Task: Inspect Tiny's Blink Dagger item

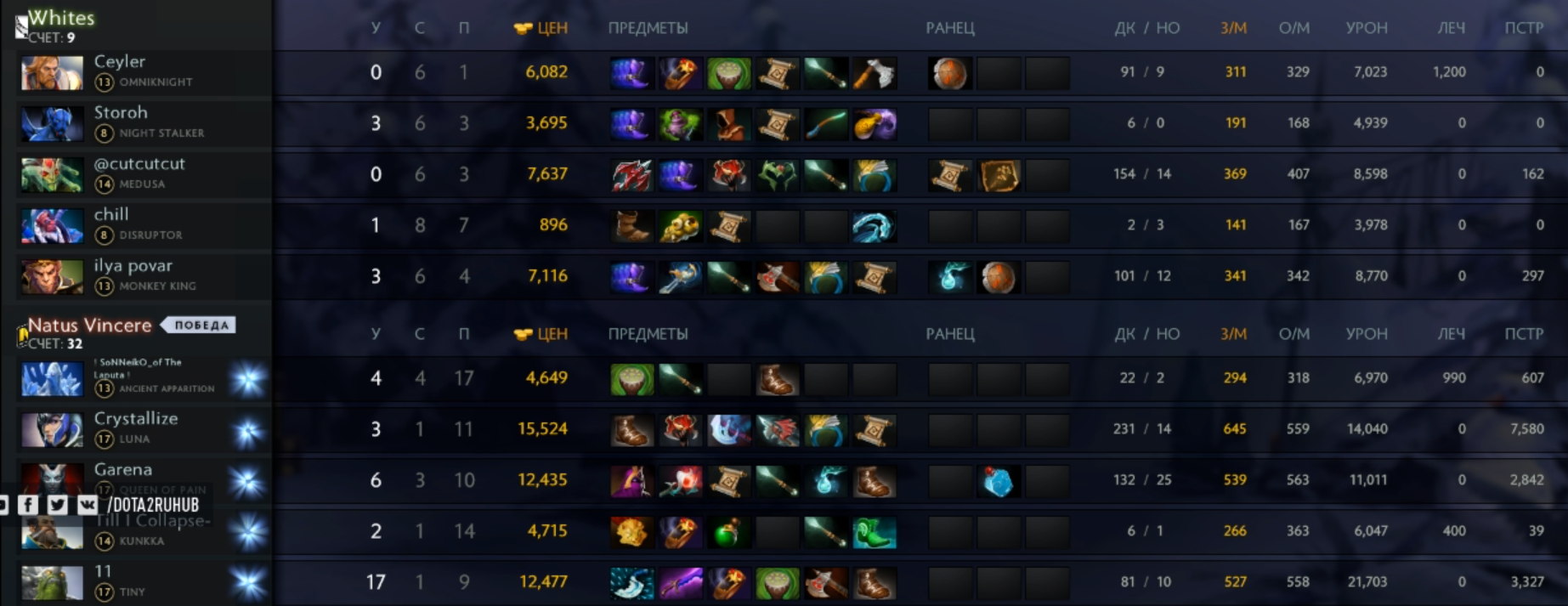Action: tap(631, 583)
